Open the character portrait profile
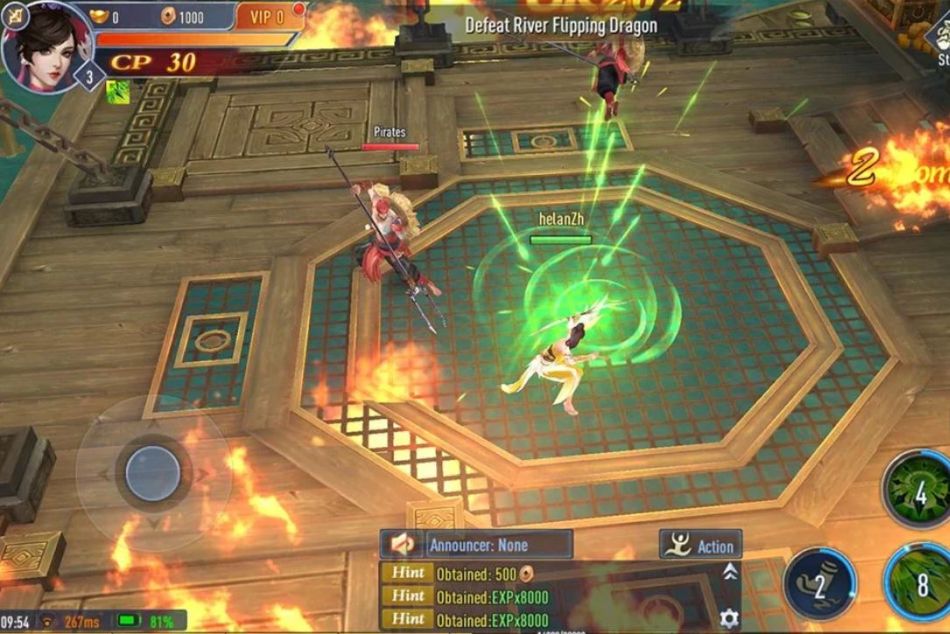 coord(47,46)
